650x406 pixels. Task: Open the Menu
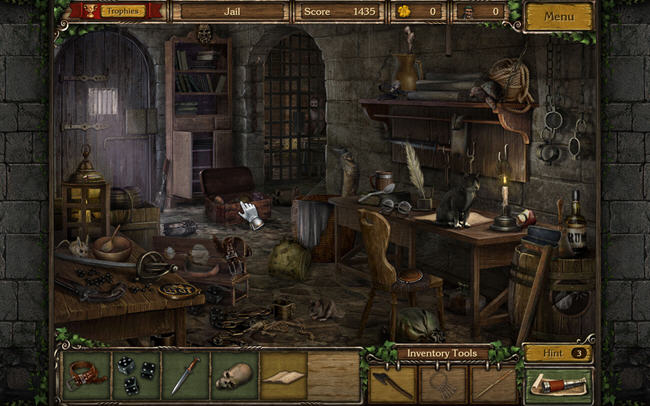pyautogui.click(x=558, y=16)
